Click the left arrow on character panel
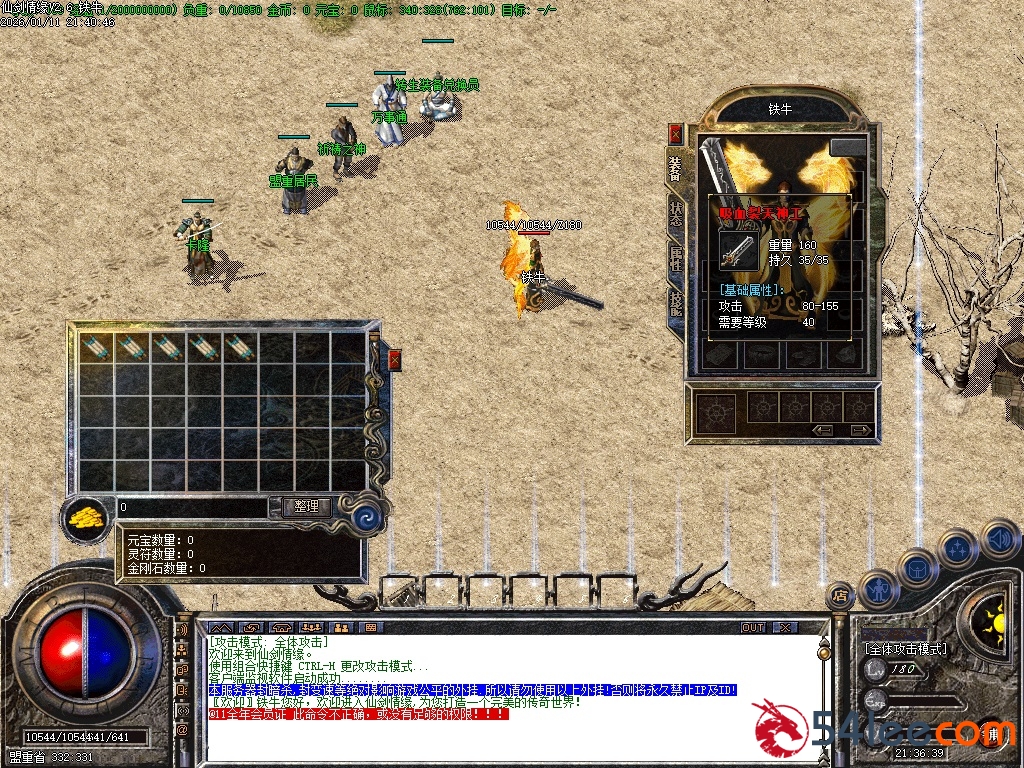 [823, 430]
